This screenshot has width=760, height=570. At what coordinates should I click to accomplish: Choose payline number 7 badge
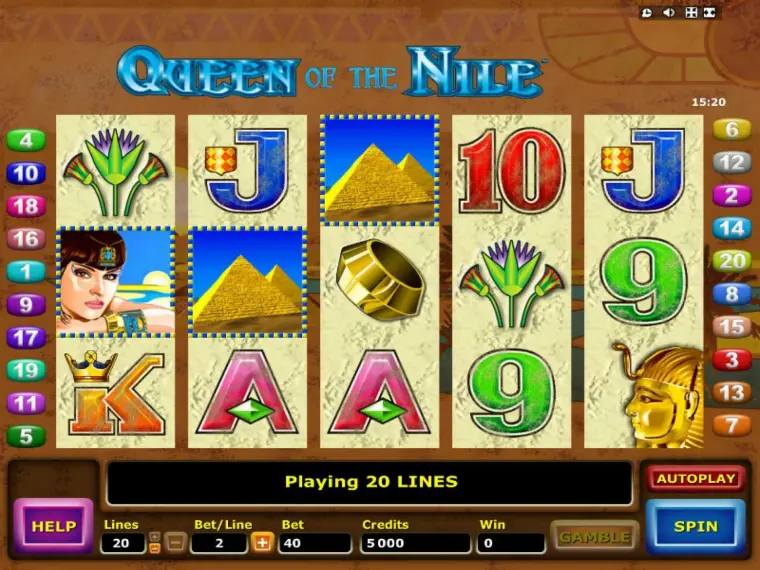pyautogui.click(x=732, y=425)
